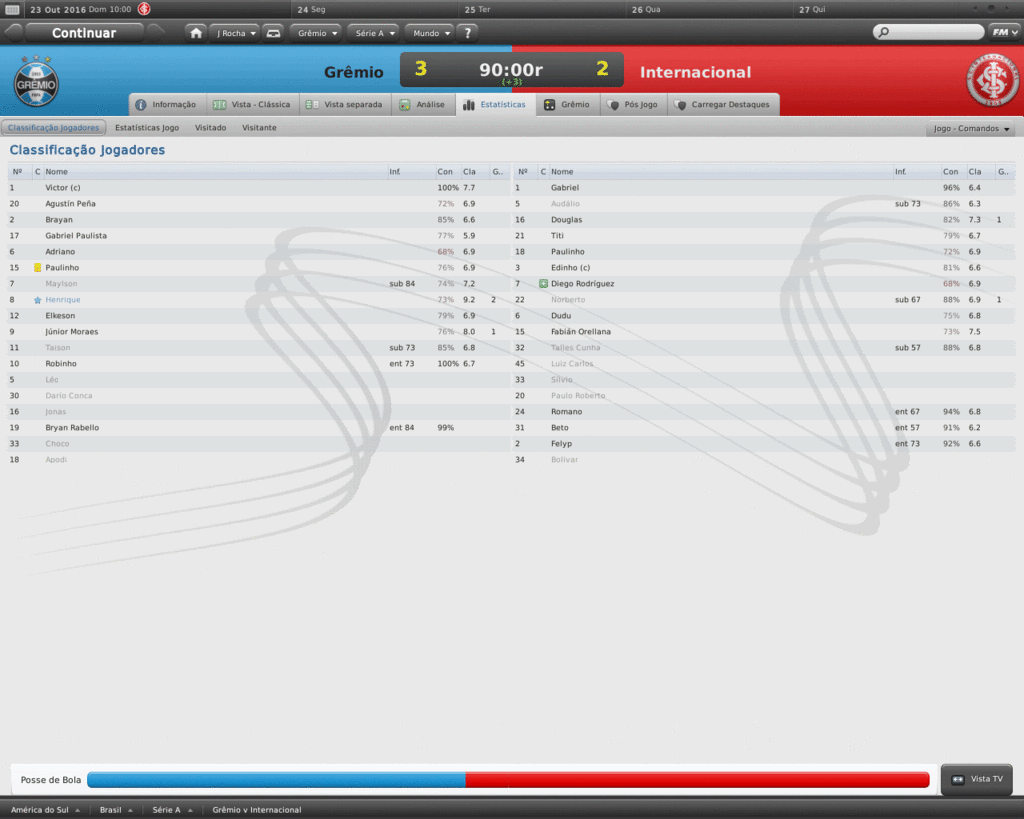1024x819 pixels.
Task: Open the América do Sul breadcrumb
Action: (44, 810)
